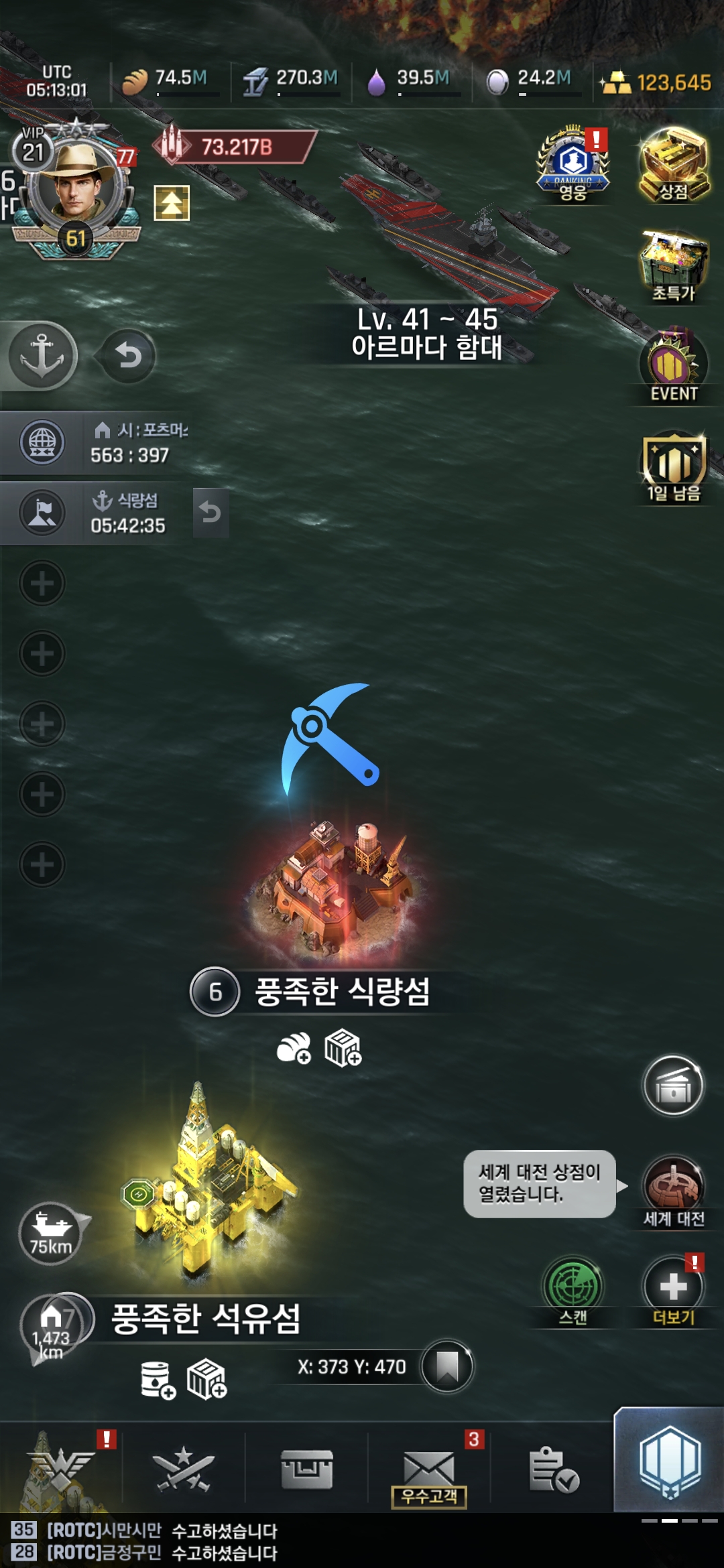This screenshot has height=1568, width=724.
Task: Bookmark the current coordinates location
Action: tap(447, 1366)
